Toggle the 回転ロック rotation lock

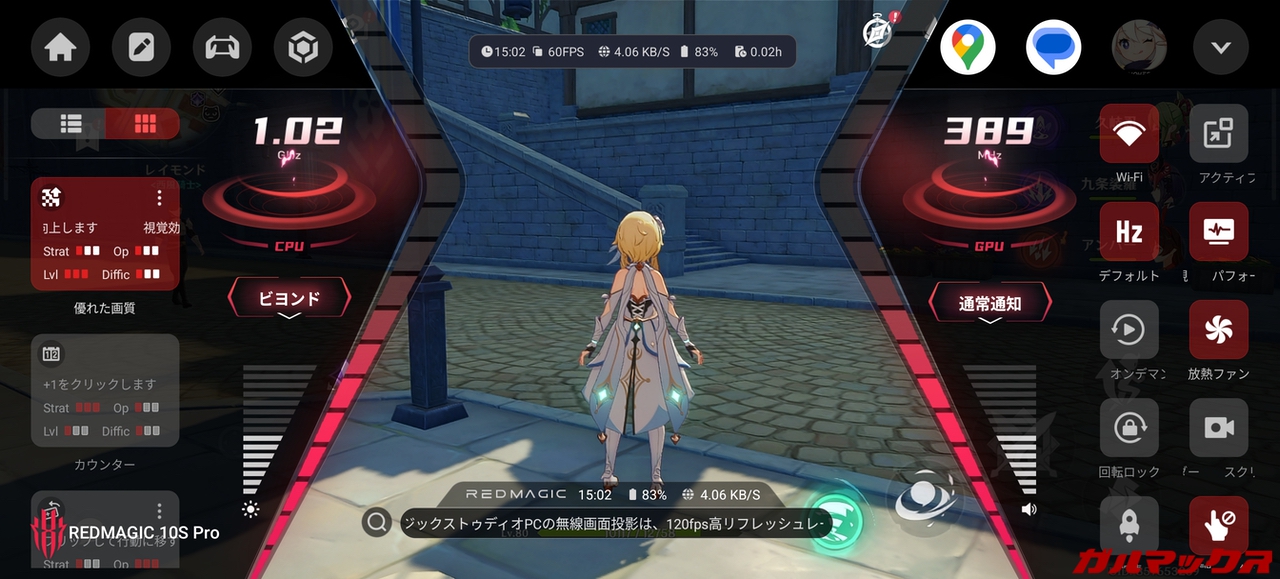[x=1129, y=428]
